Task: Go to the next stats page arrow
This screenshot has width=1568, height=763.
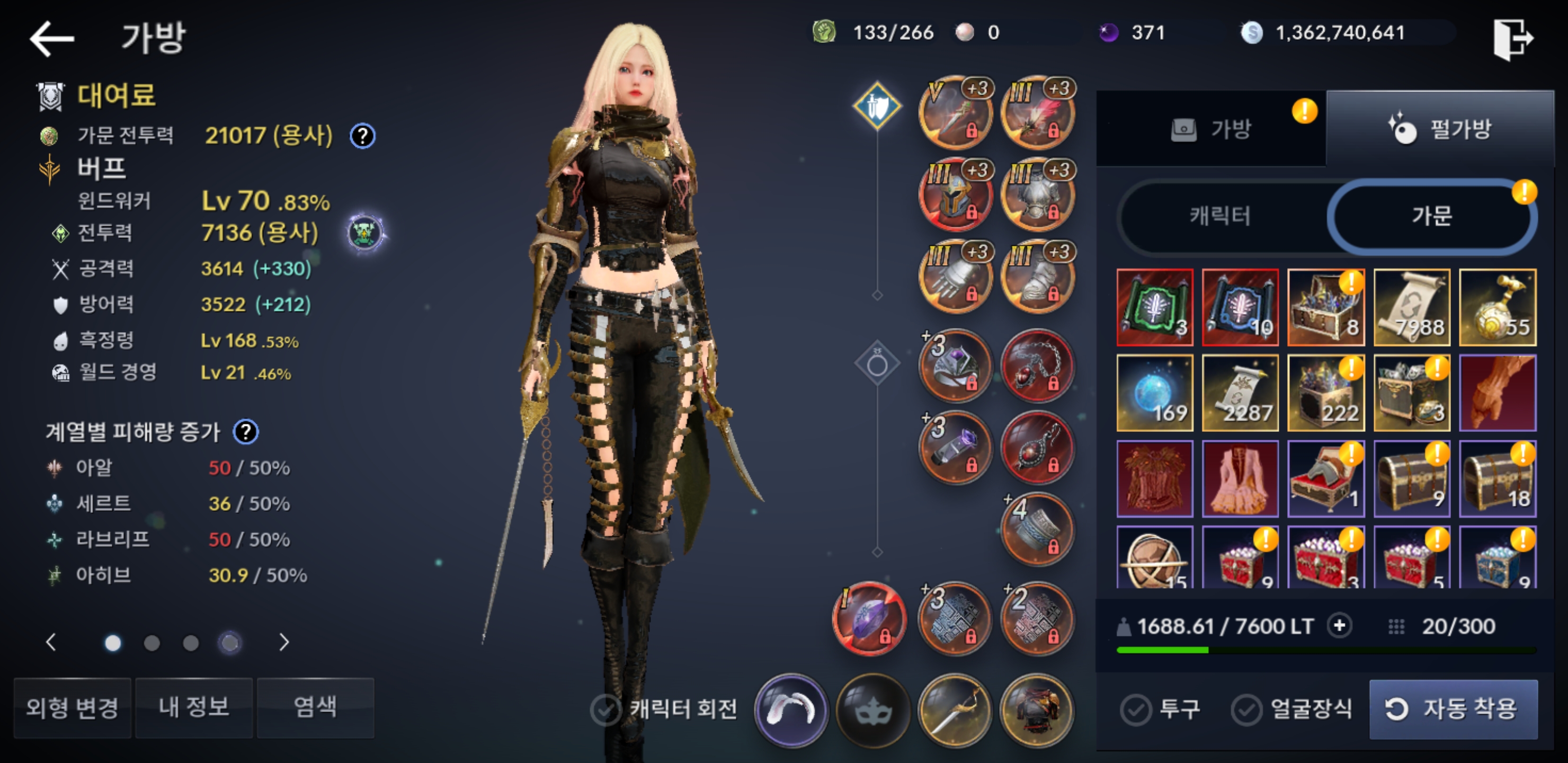Action: [x=283, y=642]
